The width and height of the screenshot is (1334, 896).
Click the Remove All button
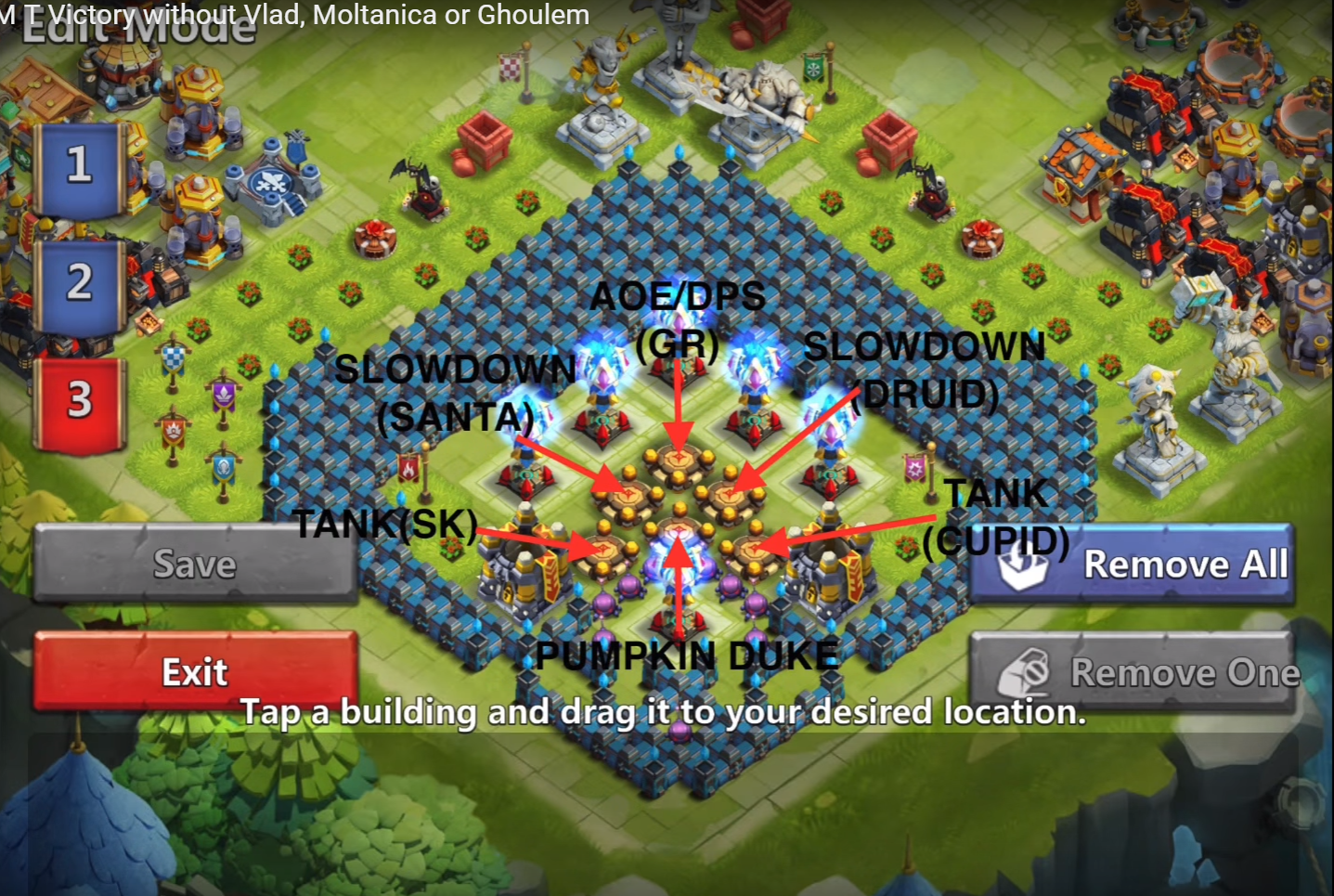point(1133,564)
